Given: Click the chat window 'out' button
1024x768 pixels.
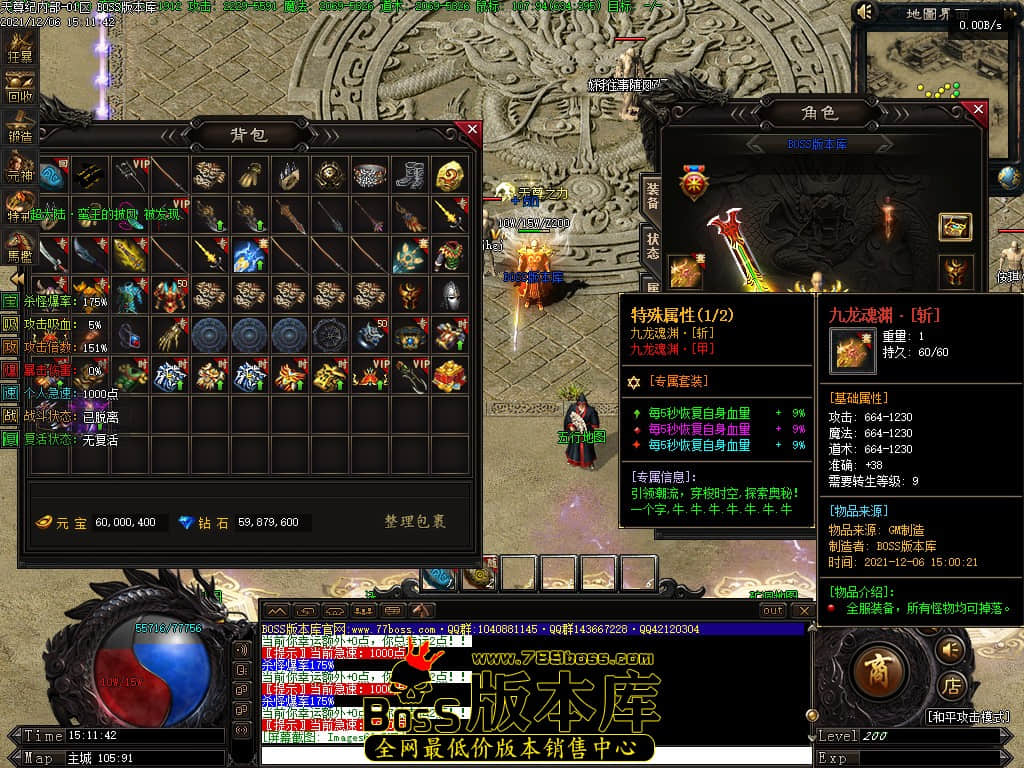Looking at the screenshot, I should [x=772, y=610].
